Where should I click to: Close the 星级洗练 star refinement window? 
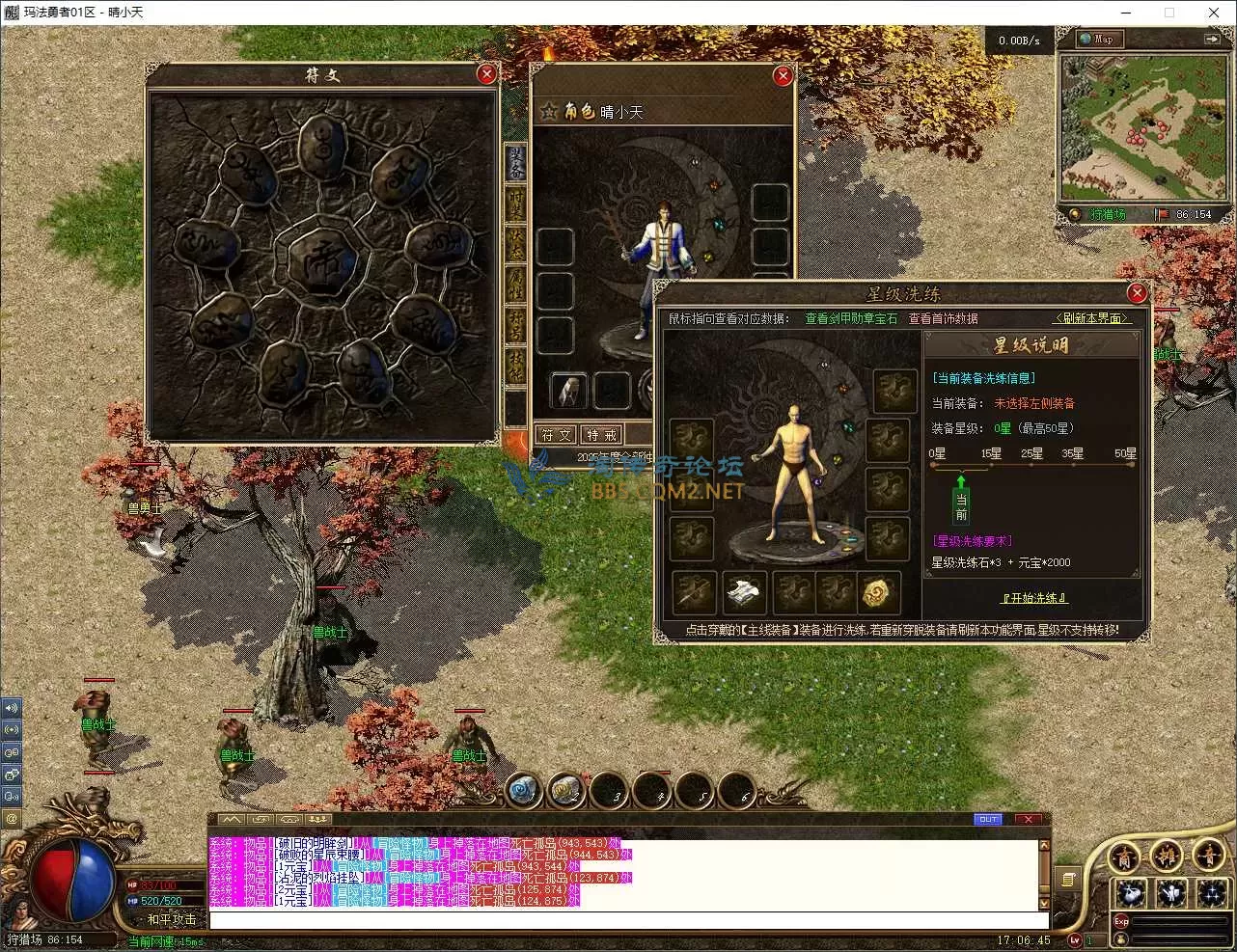pyautogui.click(x=1137, y=293)
